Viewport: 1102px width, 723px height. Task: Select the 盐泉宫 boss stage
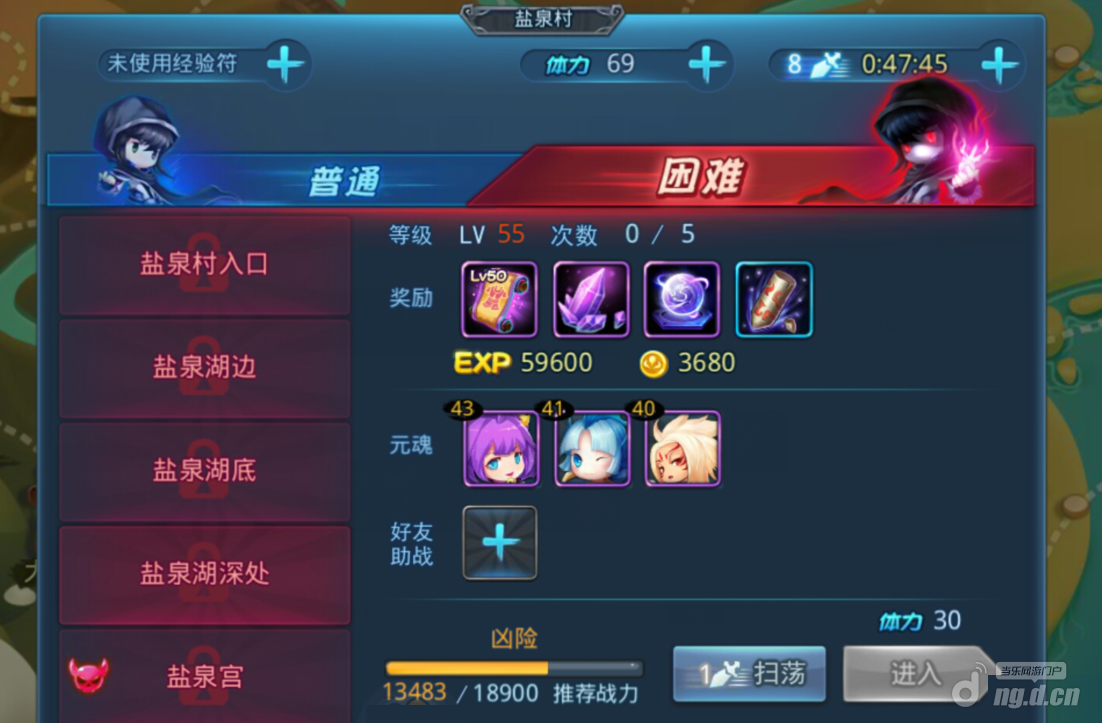(204, 676)
